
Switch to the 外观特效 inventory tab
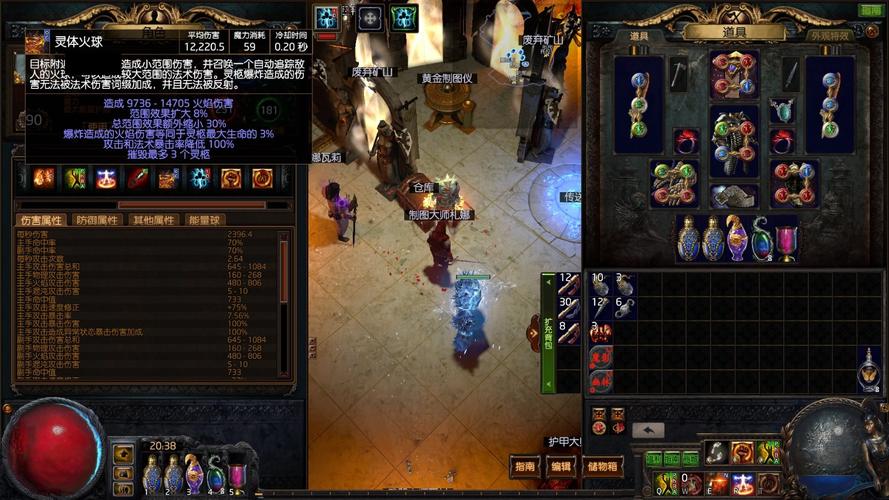pyautogui.click(x=830, y=35)
